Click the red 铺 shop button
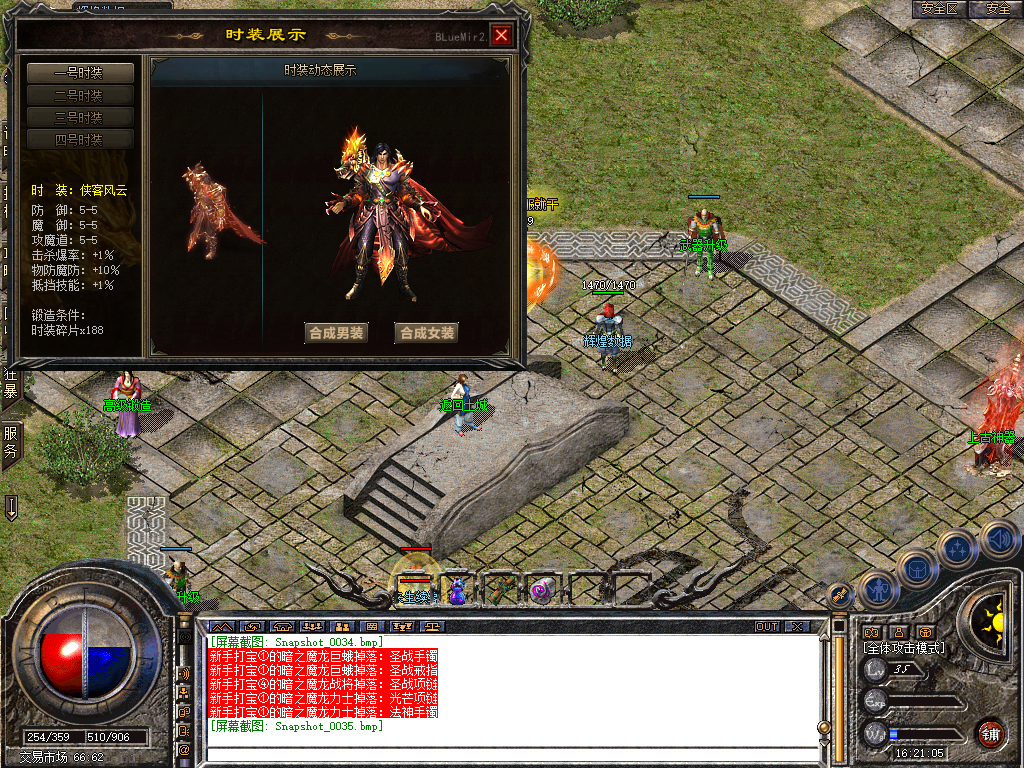Image resolution: width=1024 pixels, height=768 pixels. (991, 733)
